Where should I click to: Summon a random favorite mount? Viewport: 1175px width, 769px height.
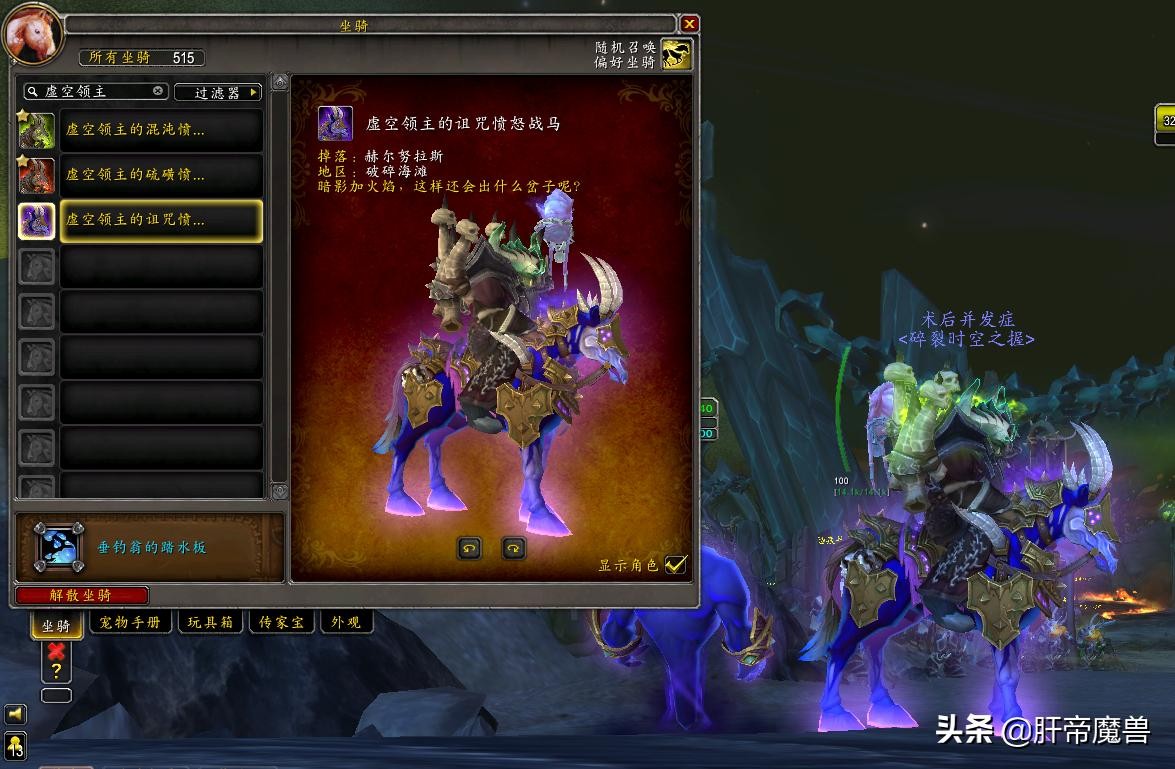[x=677, y=54]
